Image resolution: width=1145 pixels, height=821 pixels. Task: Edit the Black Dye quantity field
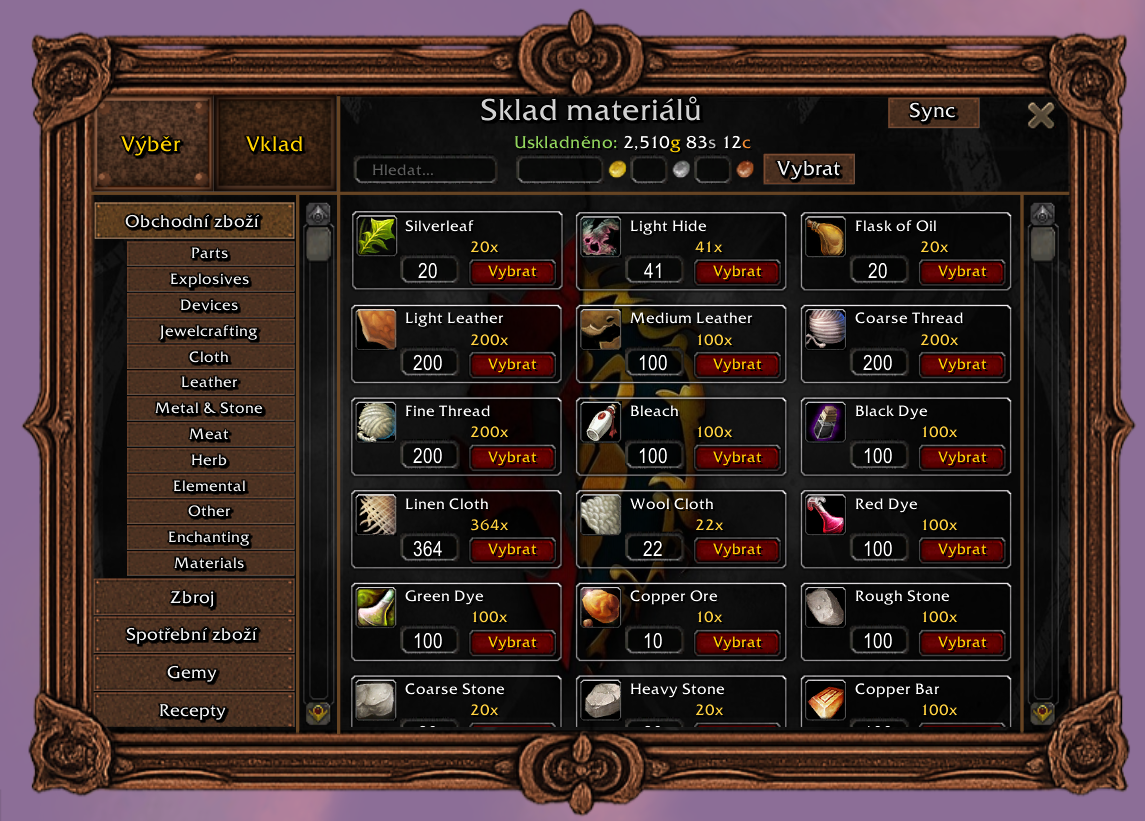[x=878, y=456]
